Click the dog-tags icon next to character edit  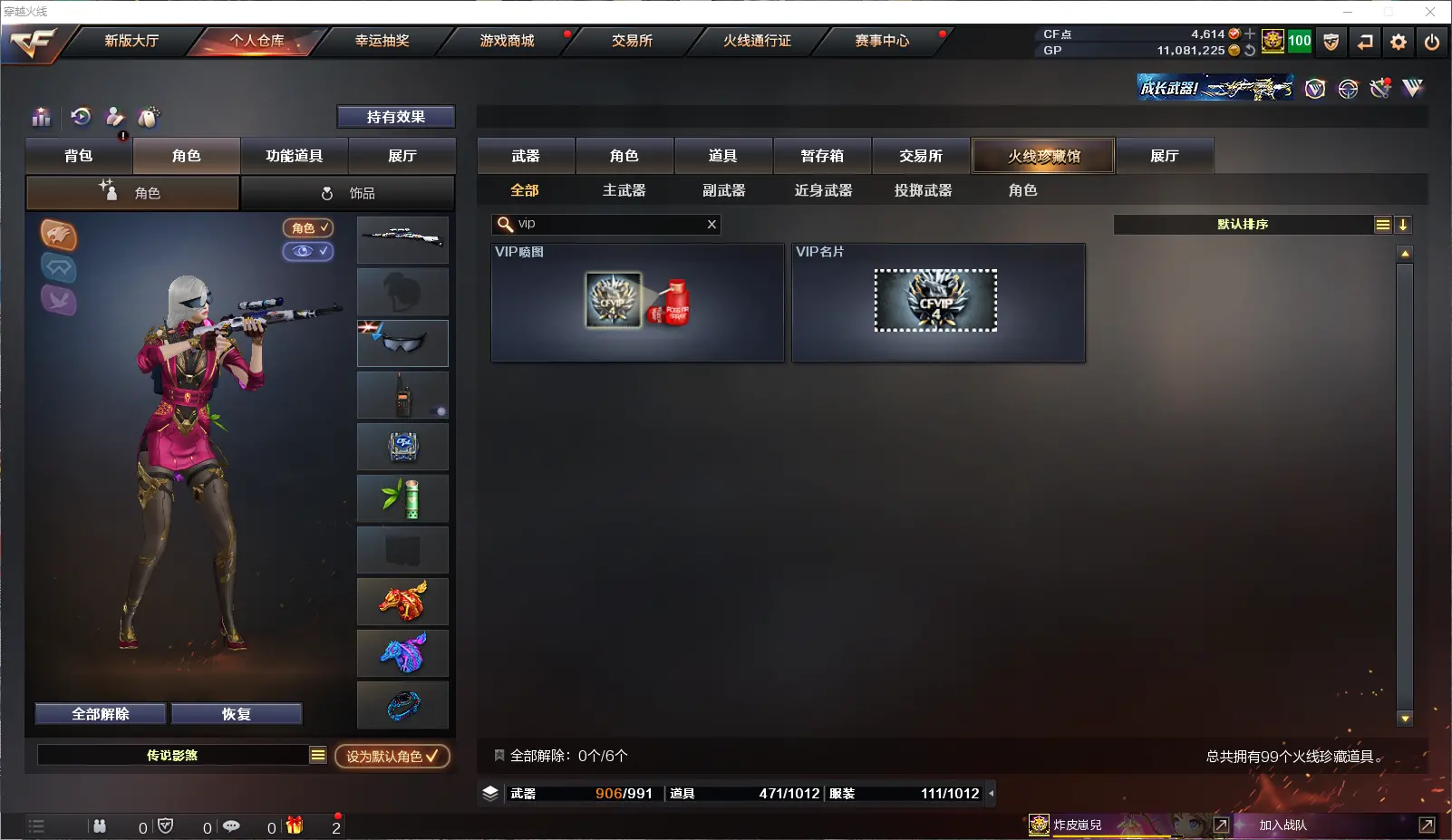coord(149,117)
